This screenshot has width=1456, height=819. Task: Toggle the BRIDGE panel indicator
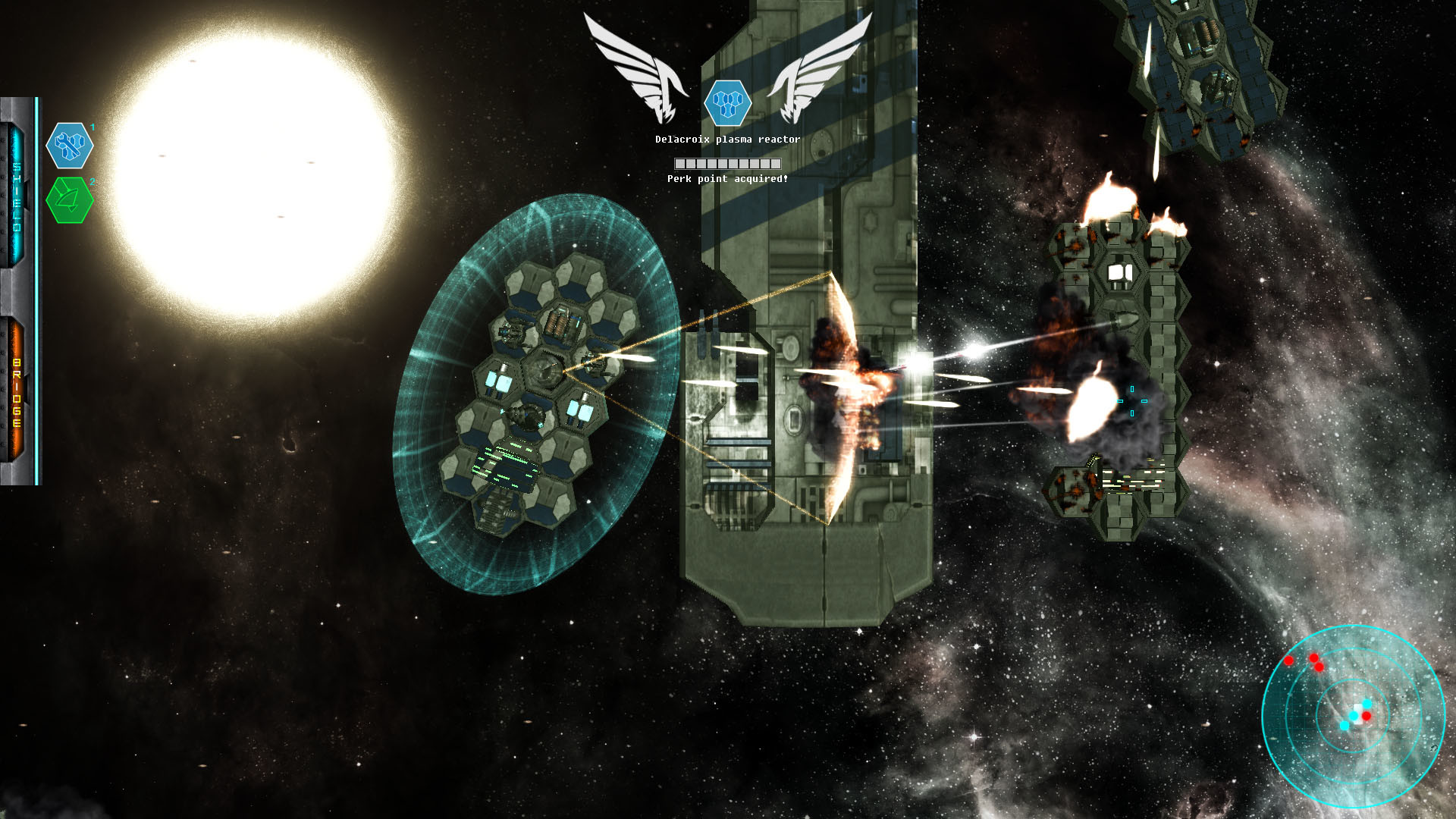[15, 387]
